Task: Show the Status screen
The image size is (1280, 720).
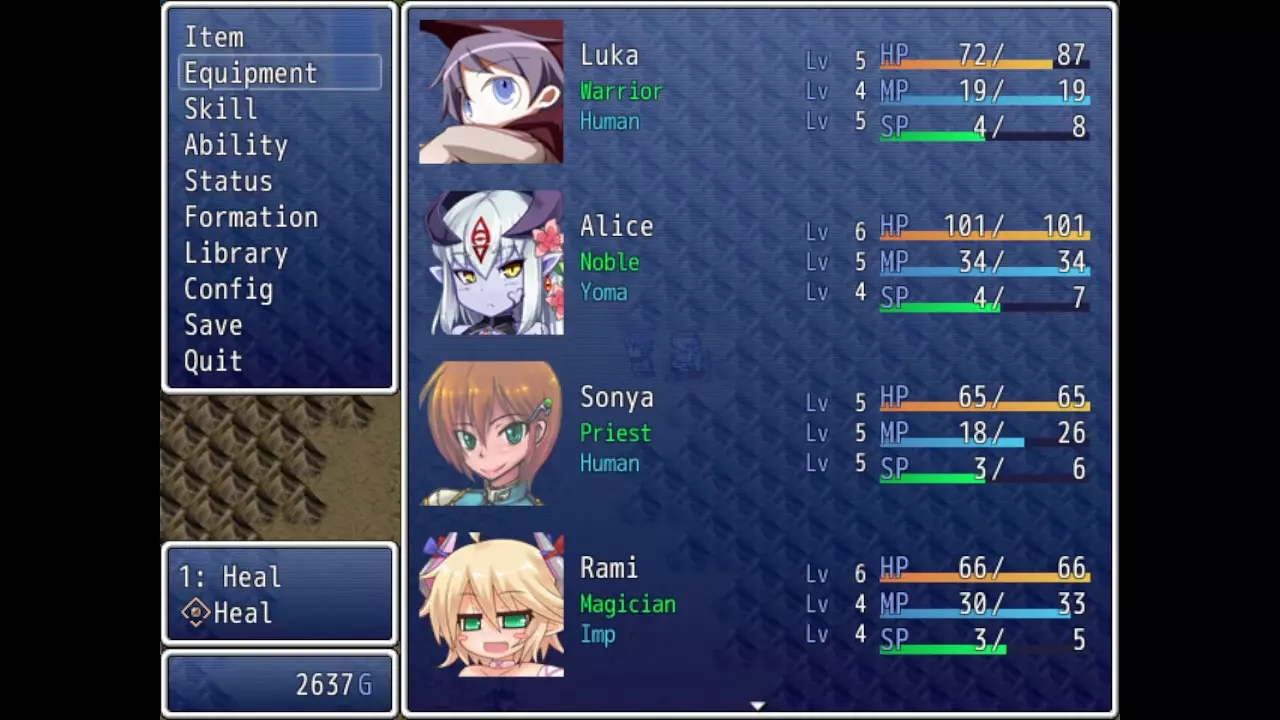Action: [228, 182]
